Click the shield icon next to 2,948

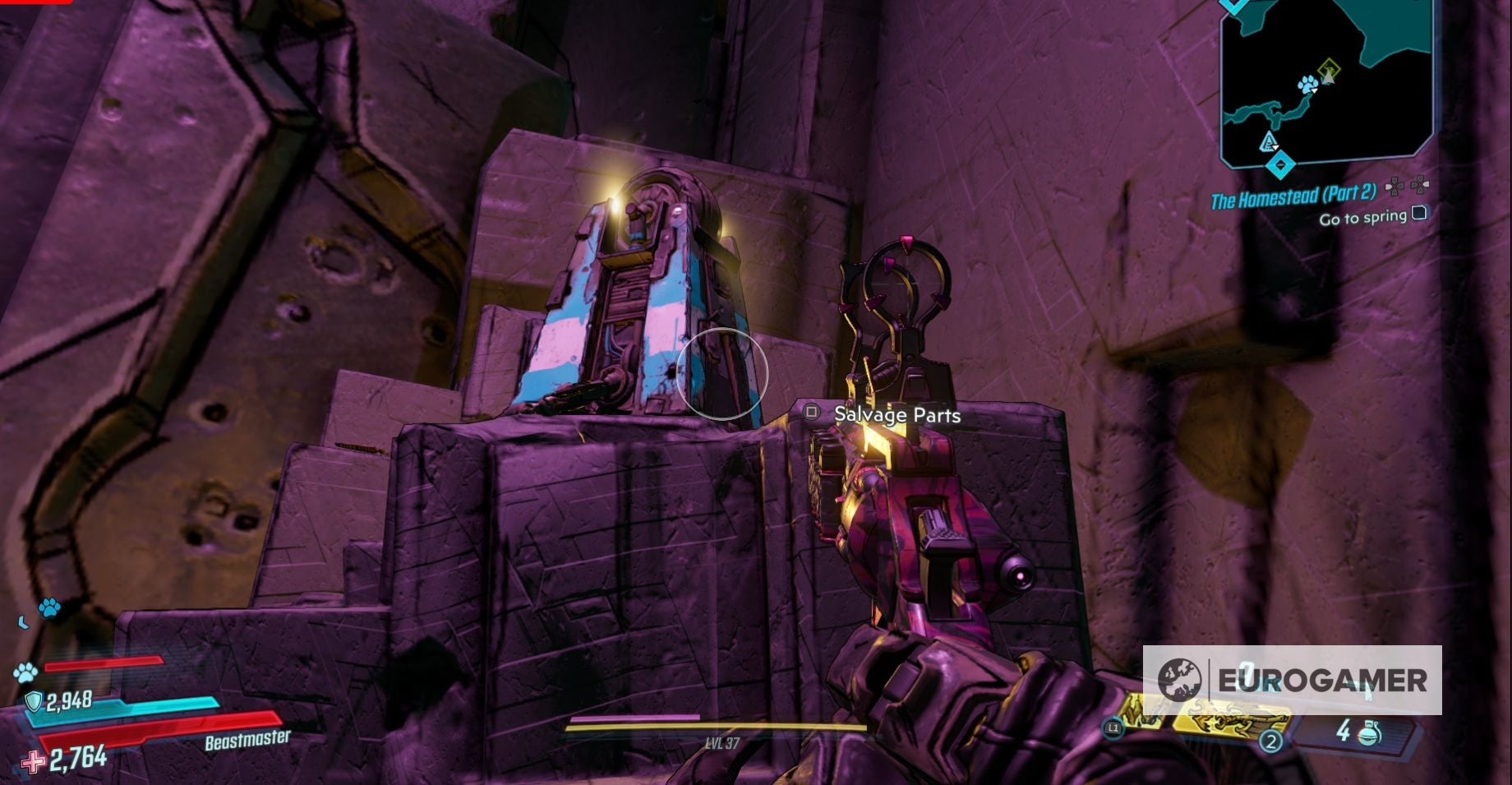tap(35, 700)
